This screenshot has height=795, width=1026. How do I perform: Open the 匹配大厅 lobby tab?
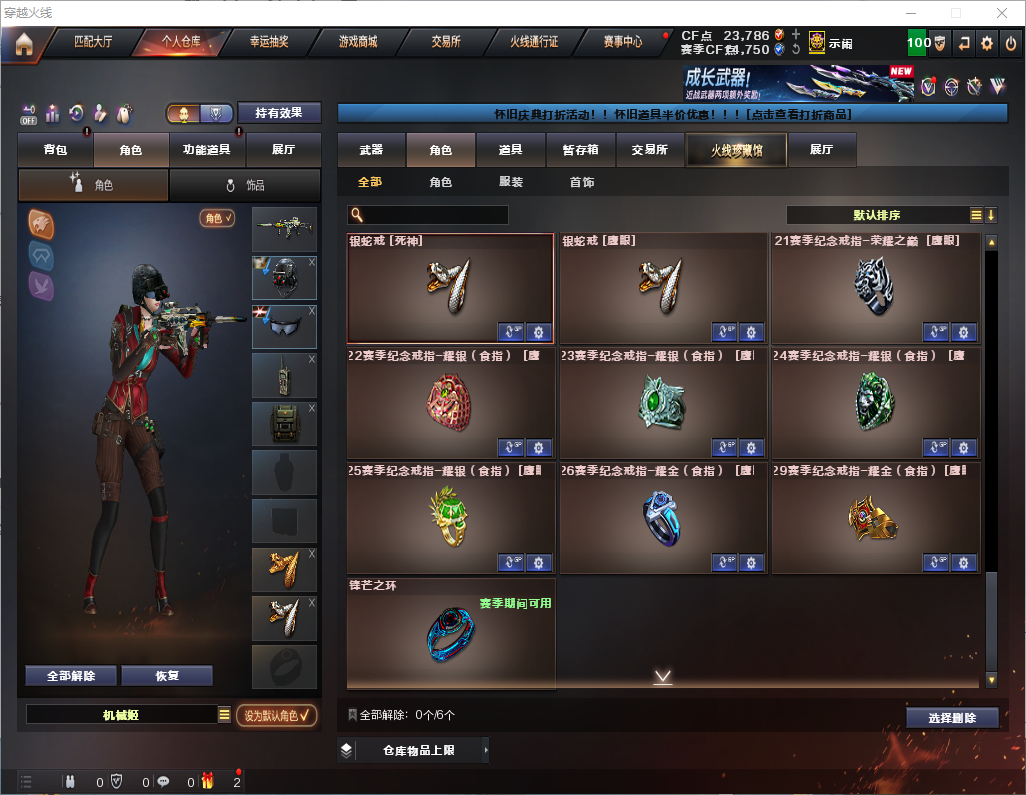click(94, 43)
